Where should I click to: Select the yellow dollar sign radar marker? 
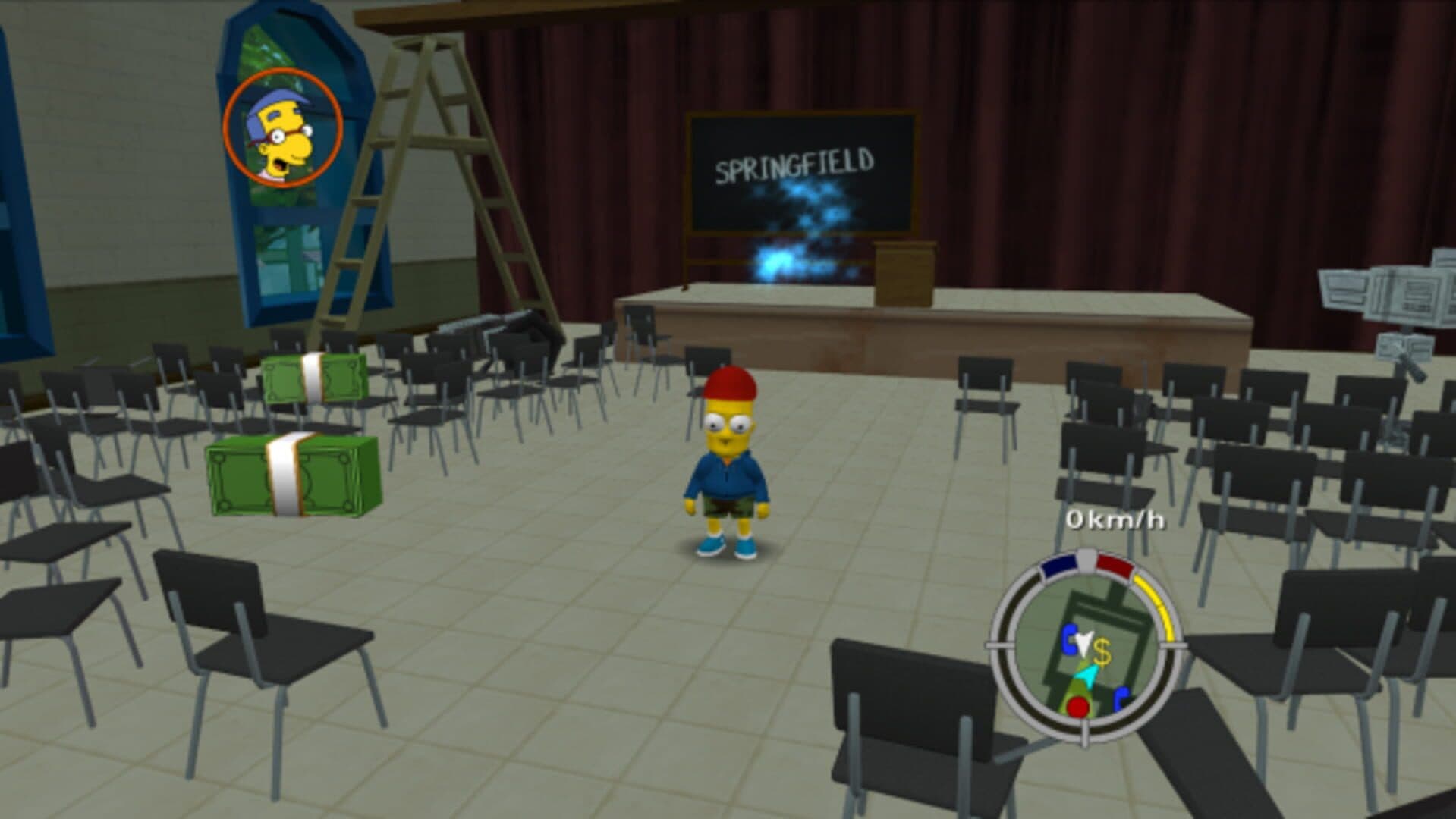tap(1102, 651)
